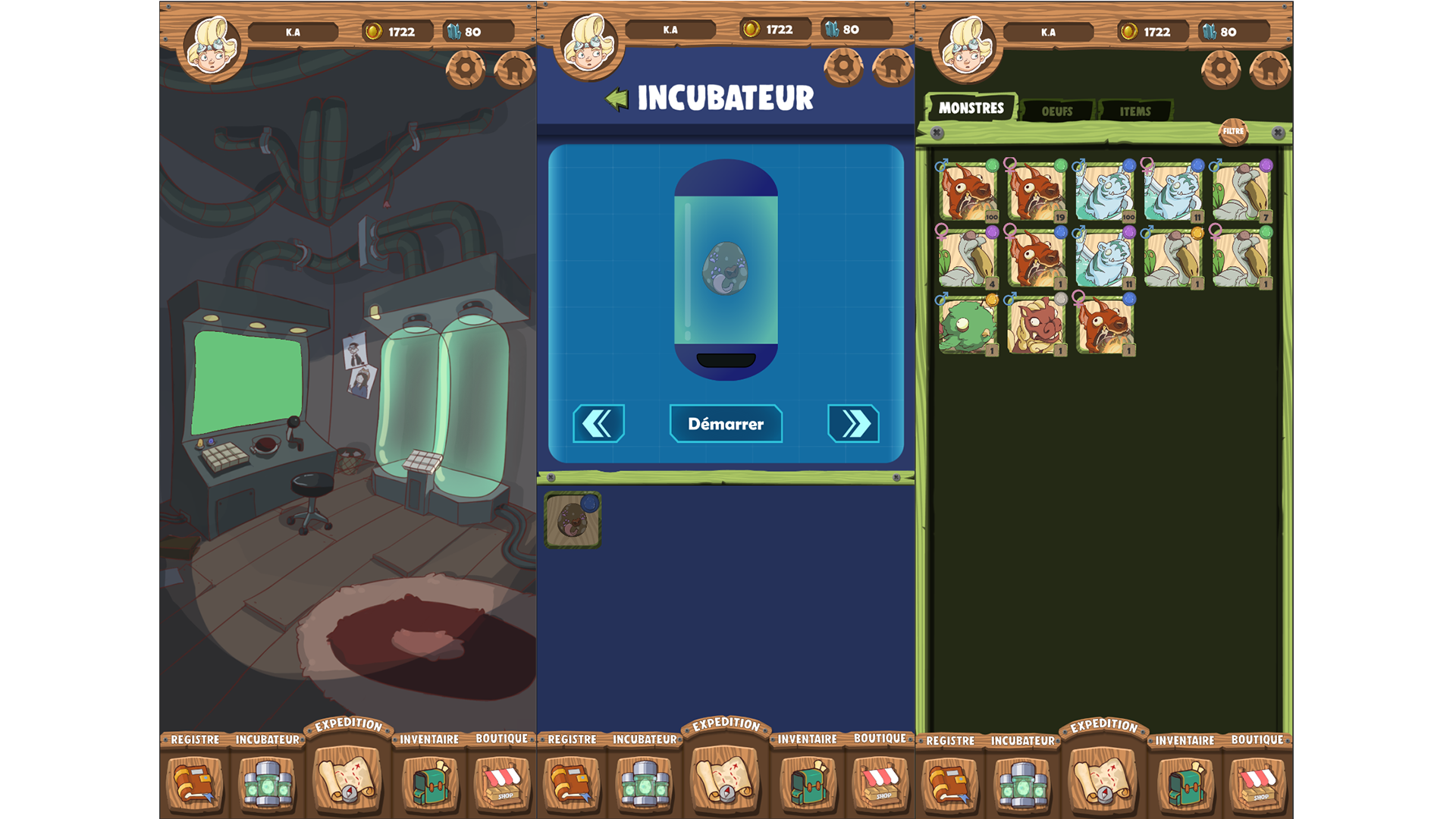Show the next incubator with right chevrons
This screenshot has height=819, width=1456.
853,423
